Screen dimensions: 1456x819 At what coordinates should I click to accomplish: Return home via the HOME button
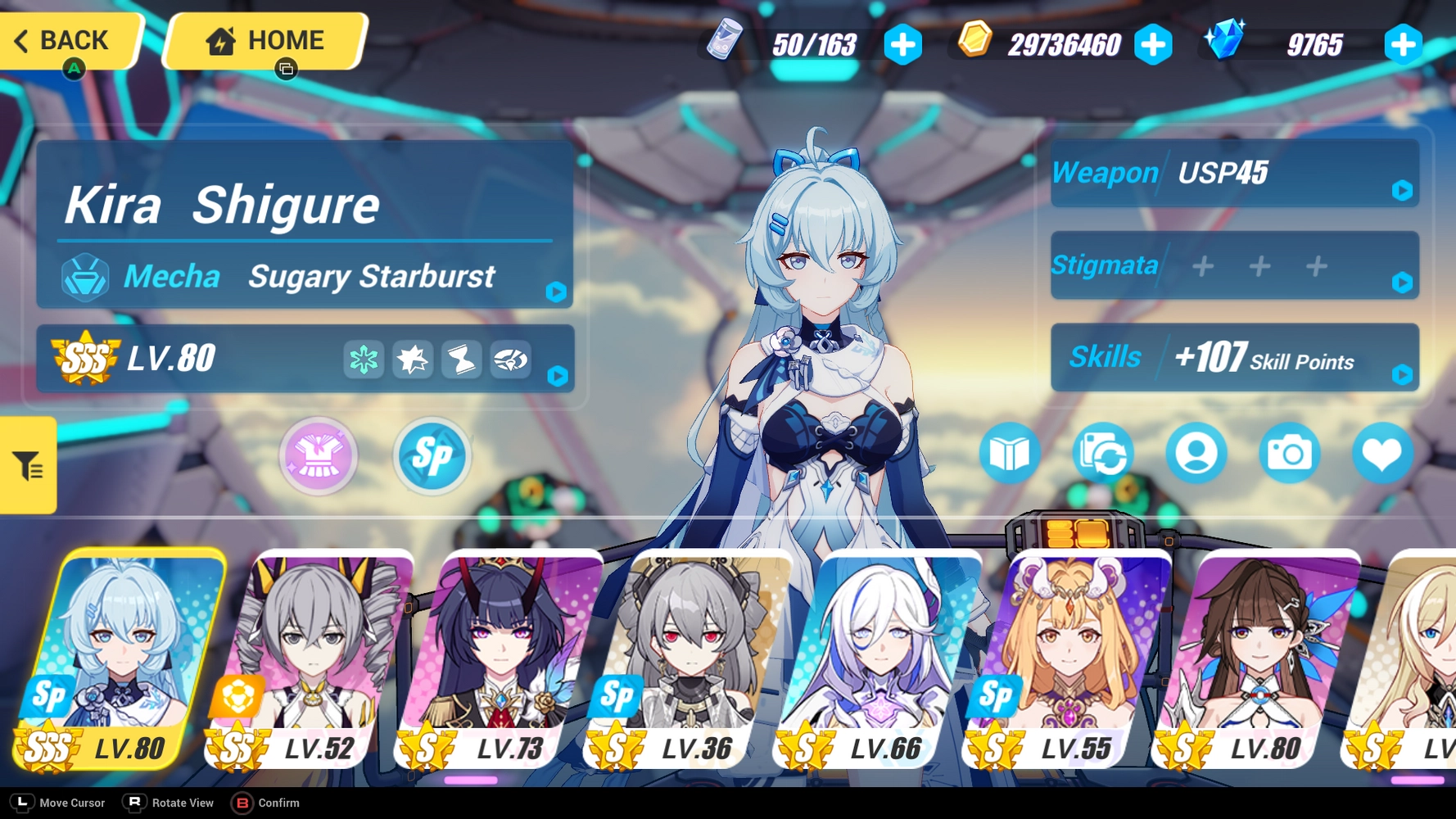(x=262, y=40)
